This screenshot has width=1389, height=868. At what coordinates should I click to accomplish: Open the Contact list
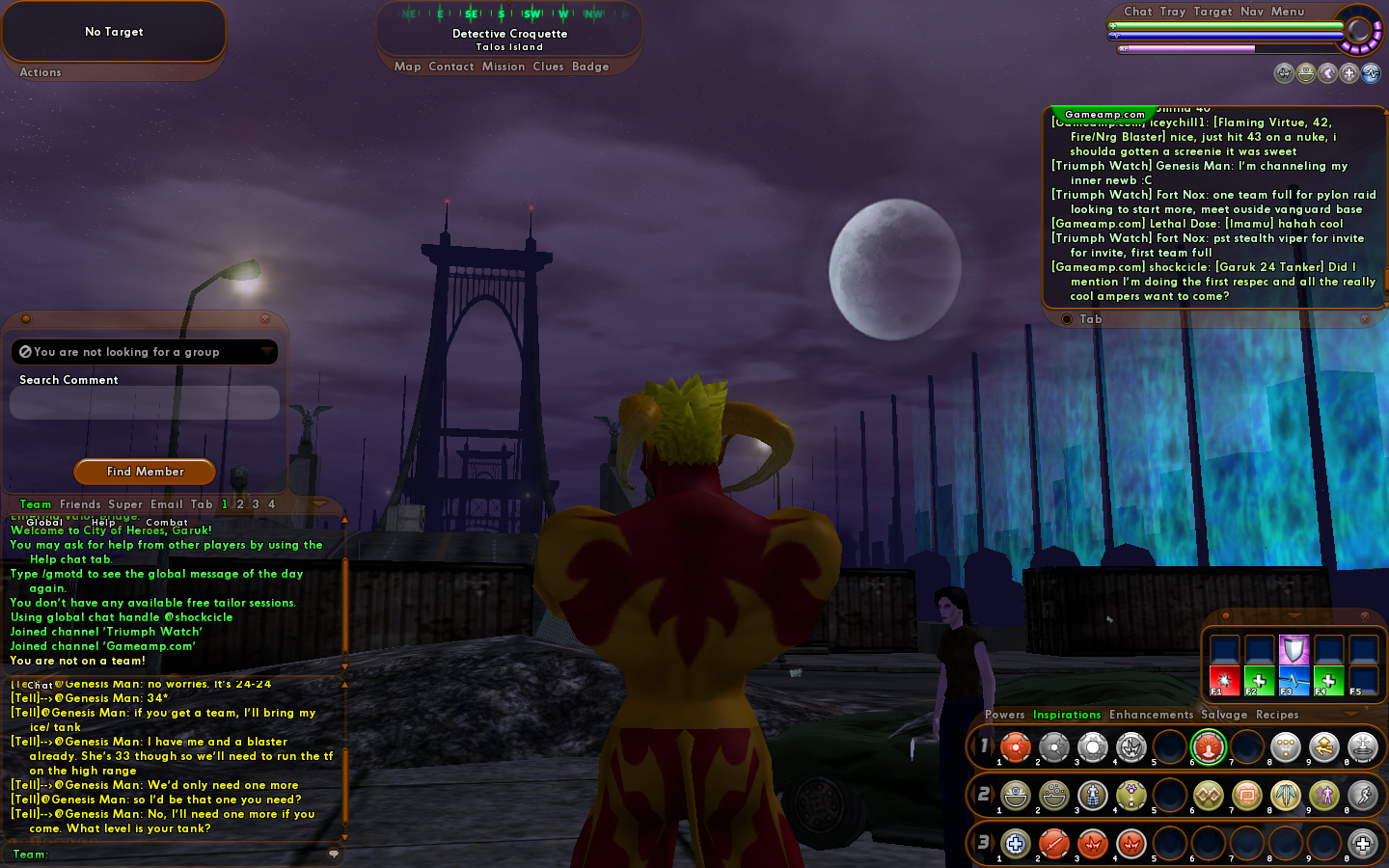450,67
